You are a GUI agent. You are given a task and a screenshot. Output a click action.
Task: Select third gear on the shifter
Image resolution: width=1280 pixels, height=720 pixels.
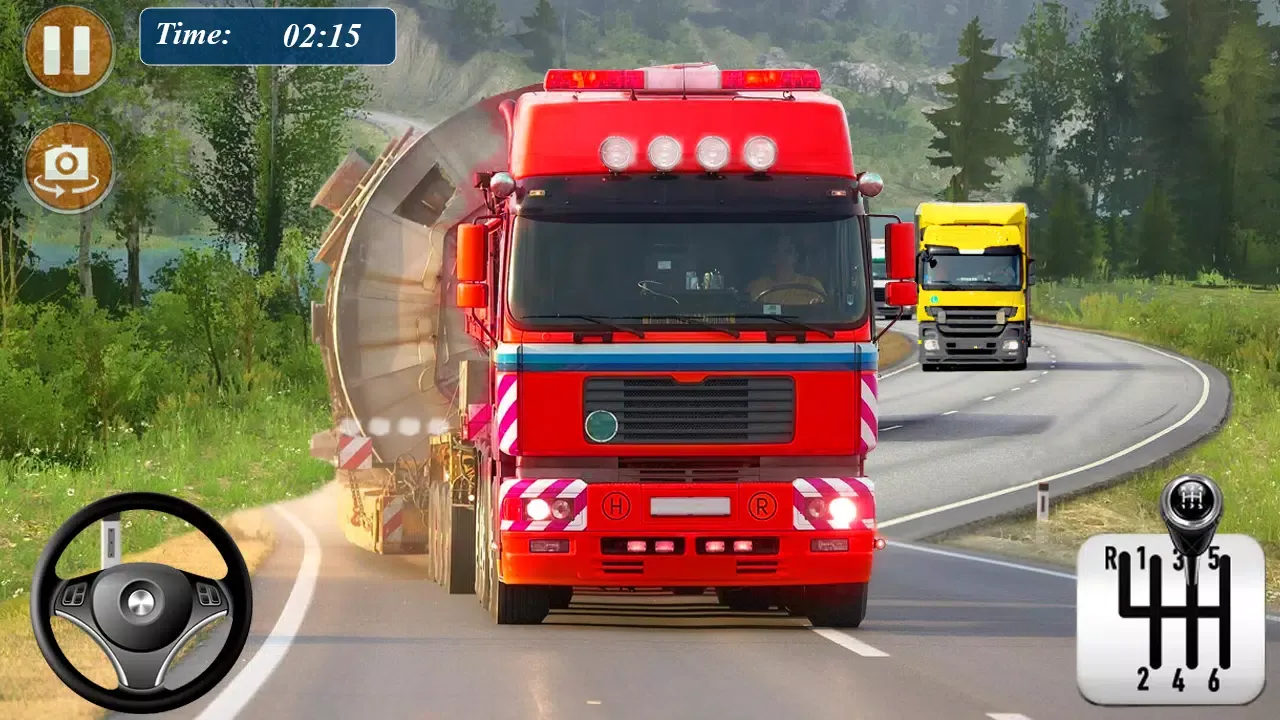point(1178,557)
